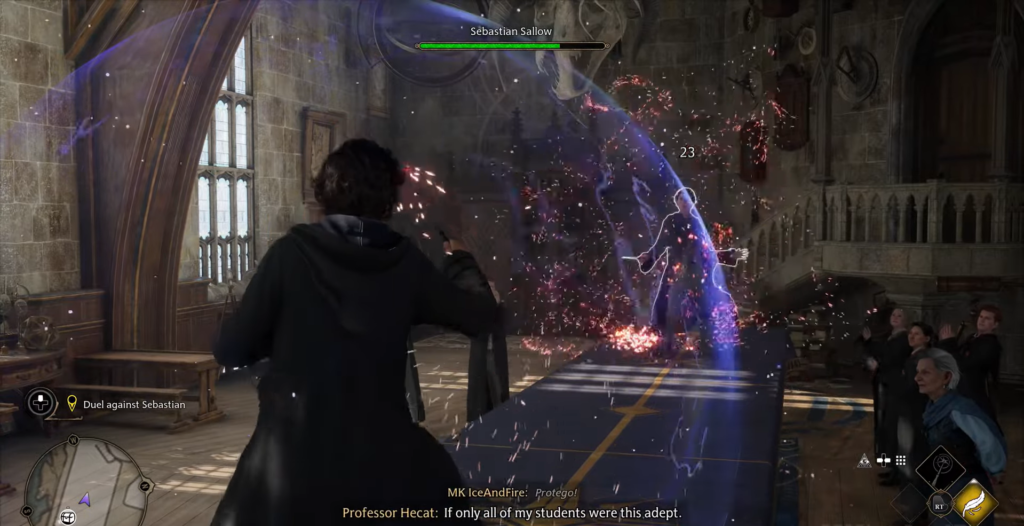Select the purple player arrow on minimap
Screen dimensions: 1024x526
(84, 497)
